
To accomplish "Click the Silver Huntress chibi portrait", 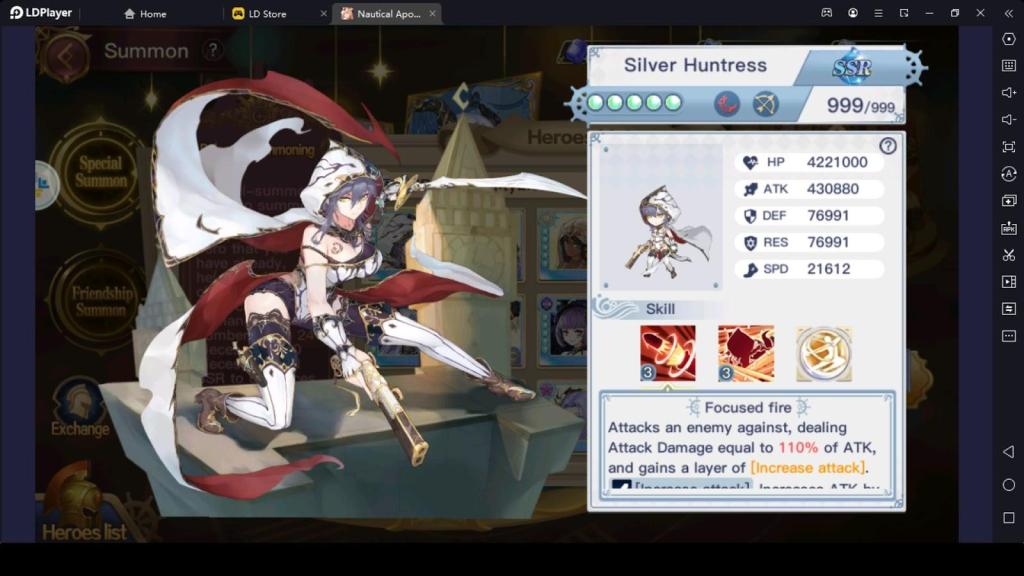I will pos(659,231).
